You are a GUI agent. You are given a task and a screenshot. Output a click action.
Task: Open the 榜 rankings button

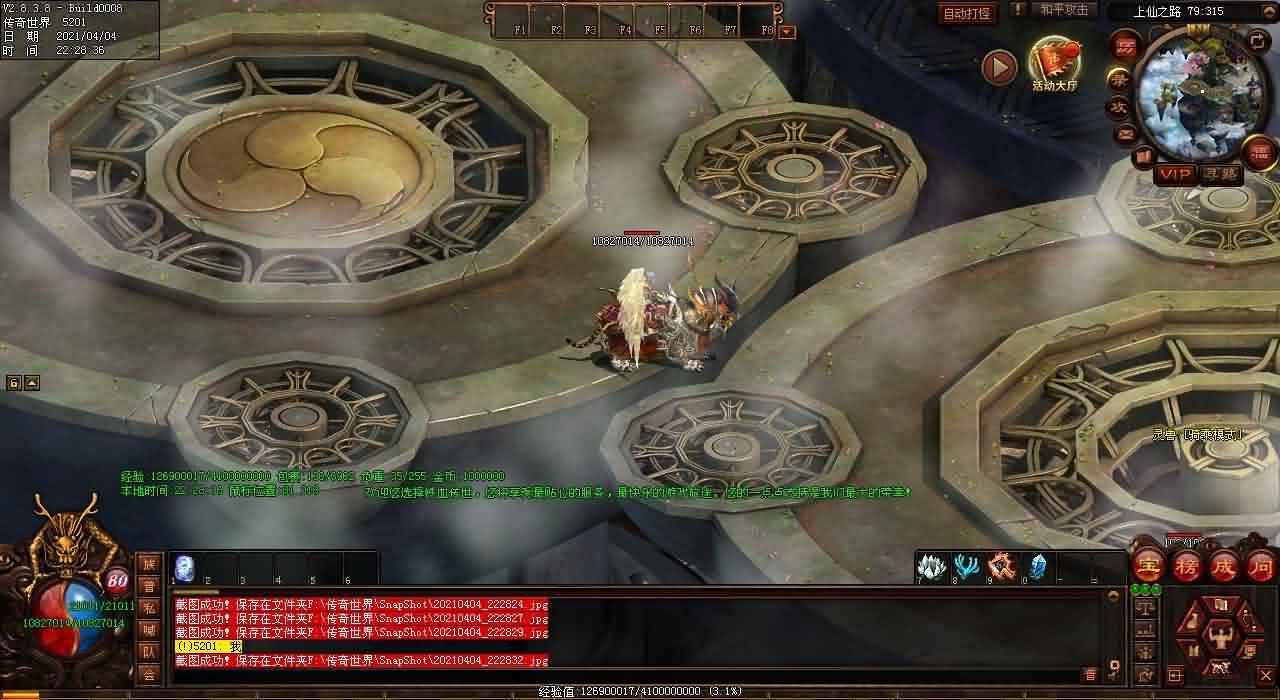click(1187, 565)
